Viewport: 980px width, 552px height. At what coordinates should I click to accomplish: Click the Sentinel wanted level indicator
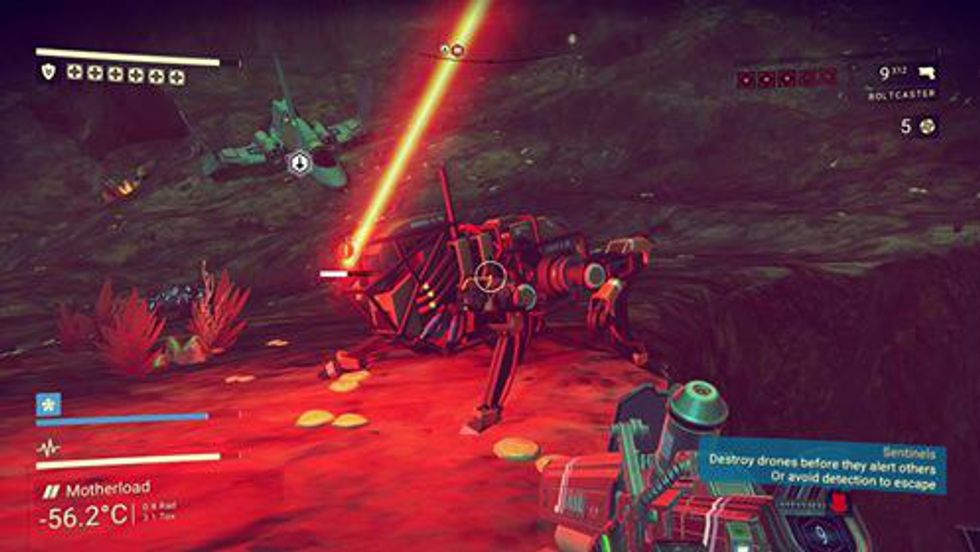pos(786,78)
